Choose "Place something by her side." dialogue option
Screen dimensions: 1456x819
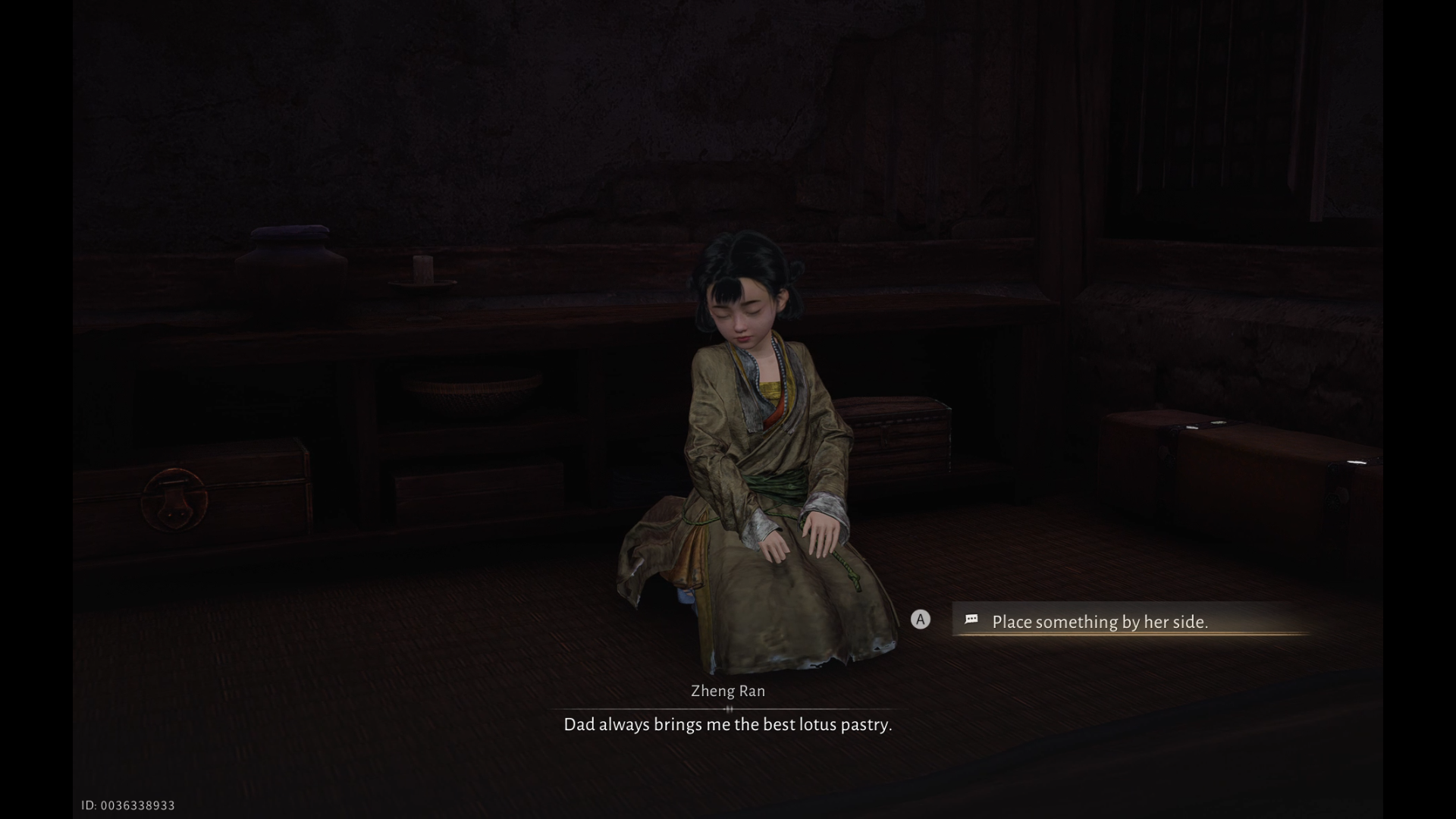click(1100, 622)
